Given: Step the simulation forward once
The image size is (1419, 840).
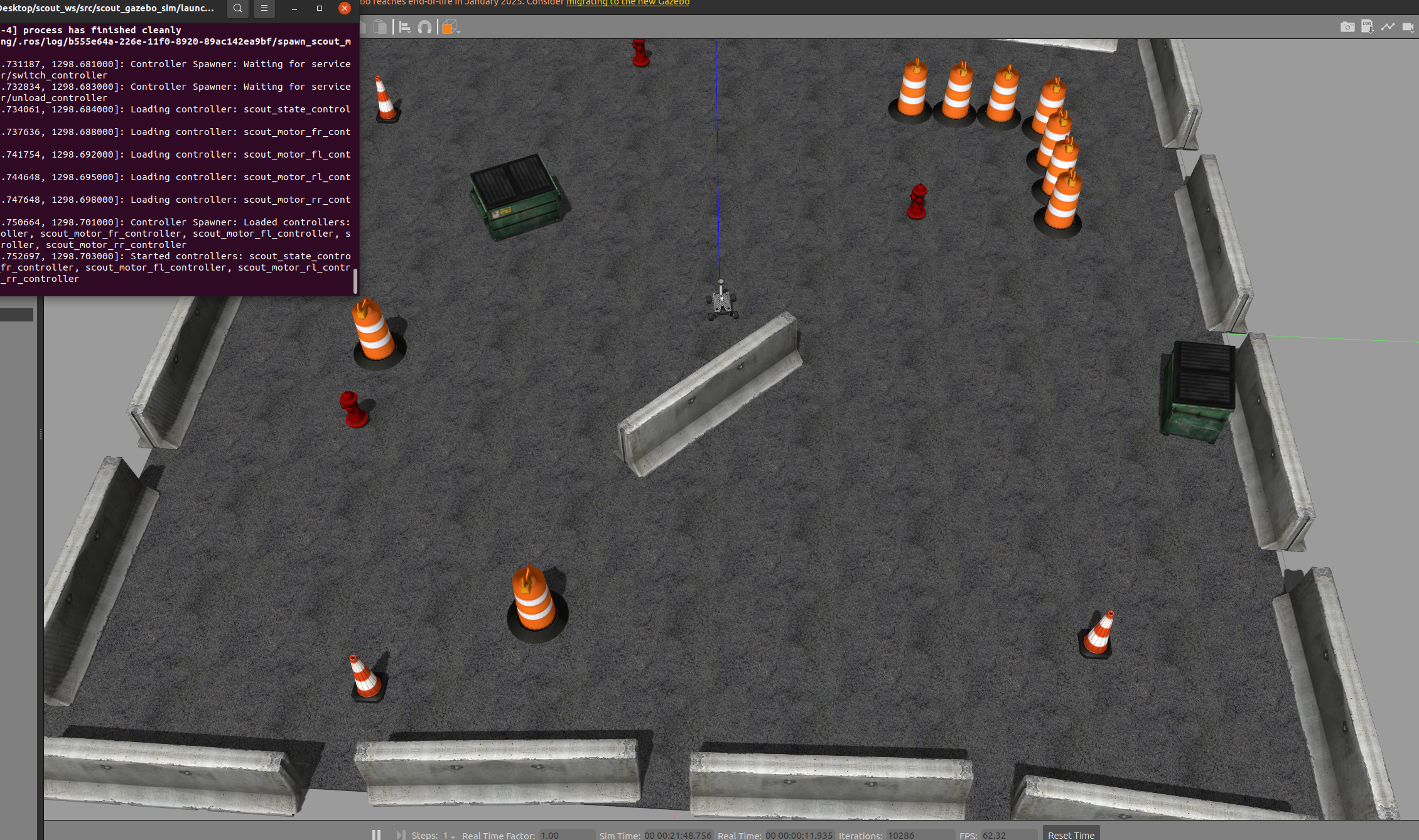Looking at the screenshot, I should pyautogui.click(x=401, y=835).
